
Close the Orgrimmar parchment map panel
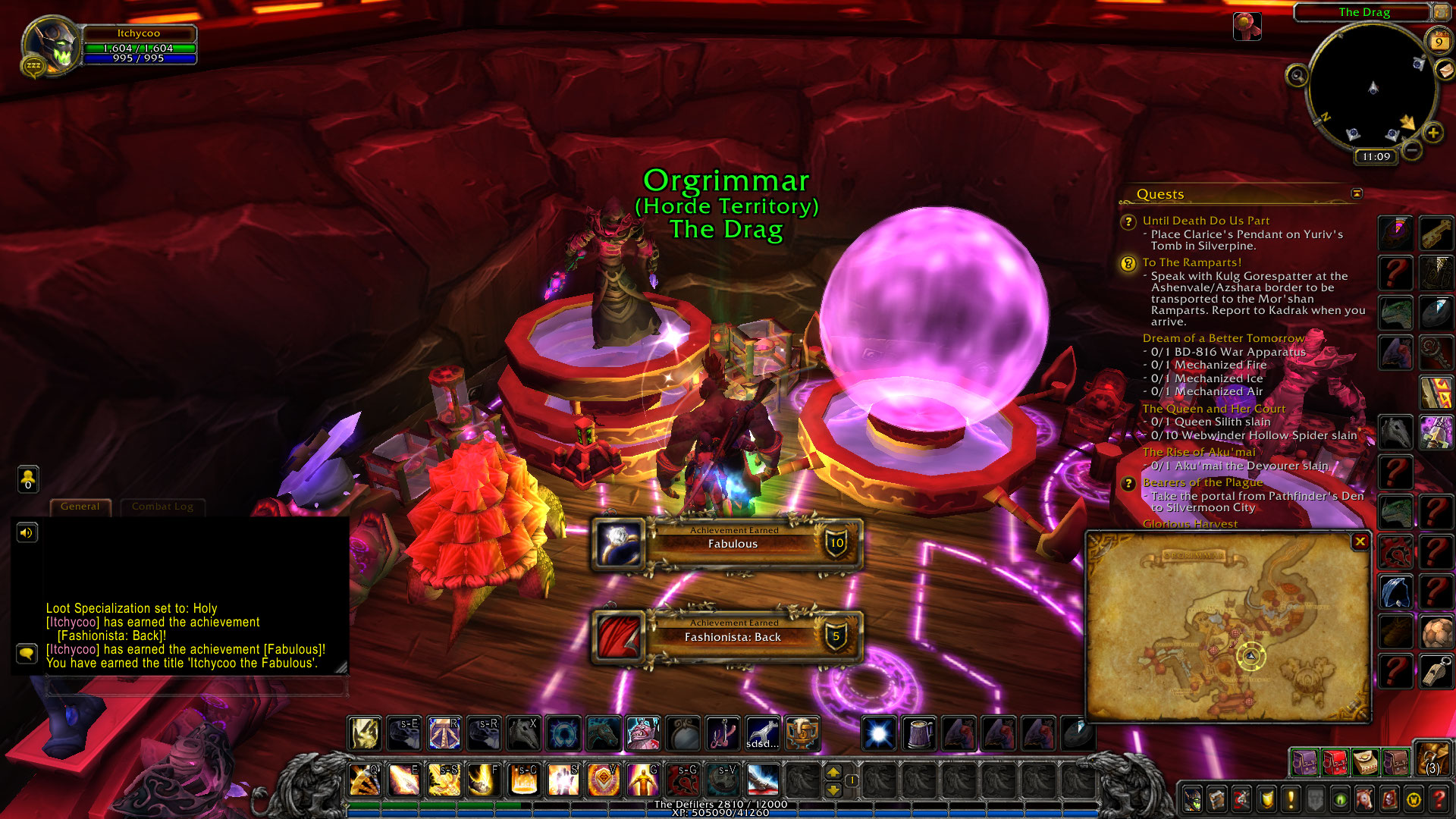click(1360, 541)
